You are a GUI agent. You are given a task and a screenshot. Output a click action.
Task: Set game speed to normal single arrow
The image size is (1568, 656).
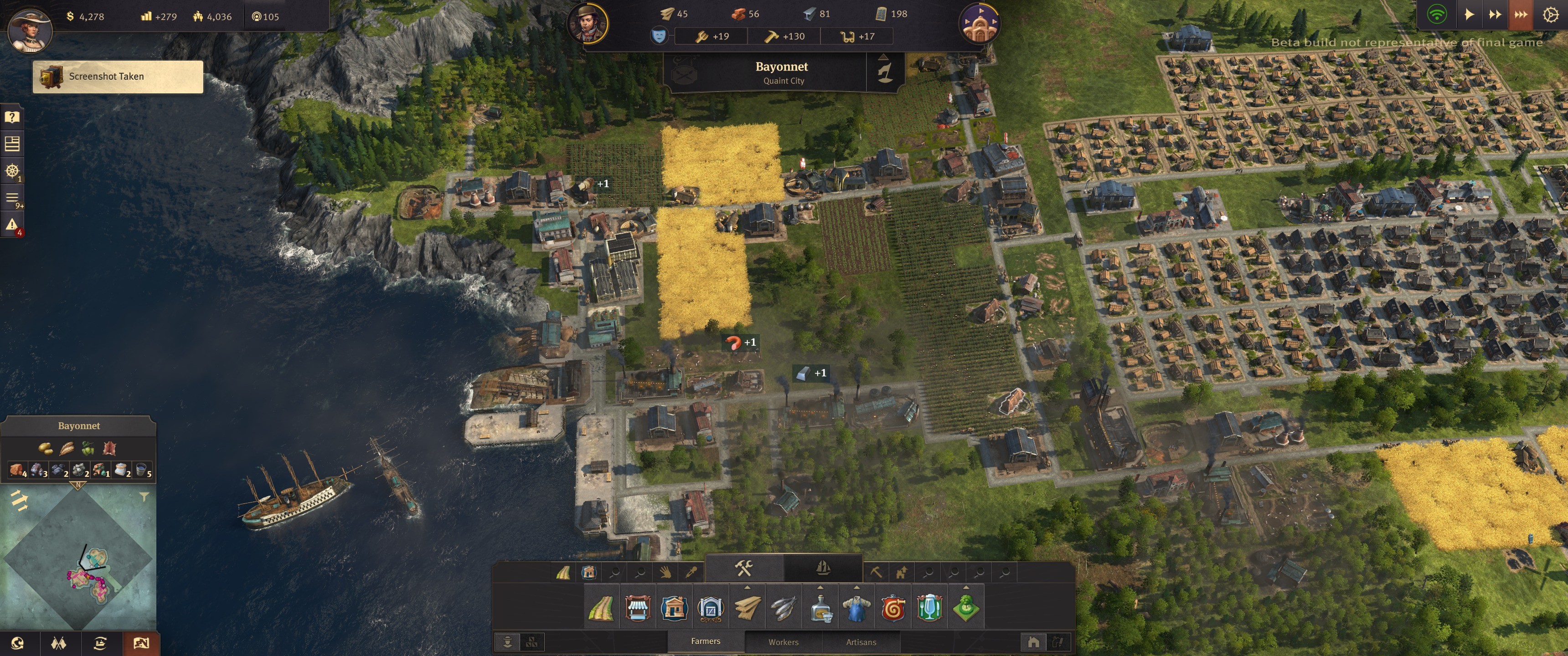tap(1469, 14)
